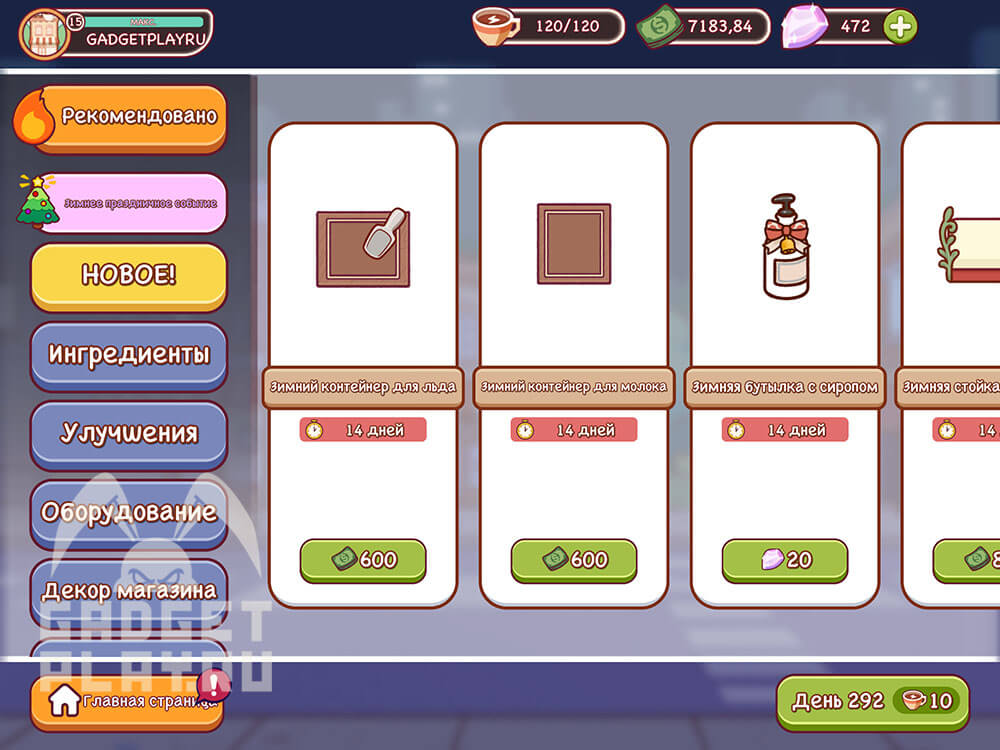Purchase the winter syrup bottle for 20 gems
The image size is (1000, 750).
(785, 560)
